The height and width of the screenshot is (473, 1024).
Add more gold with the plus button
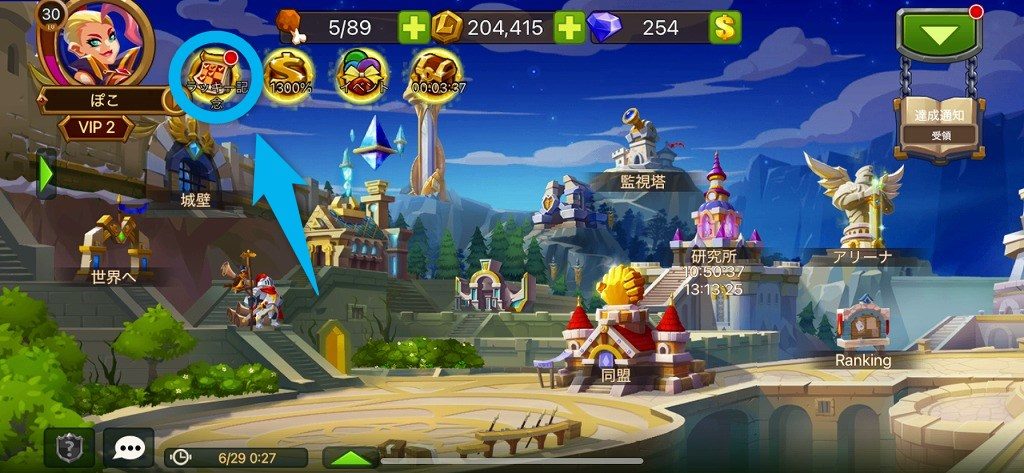569,28
